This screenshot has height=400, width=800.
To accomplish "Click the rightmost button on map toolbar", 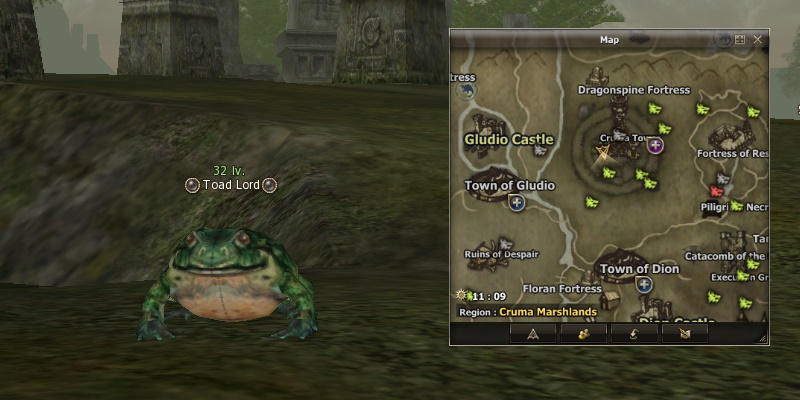I will click(684, 334).
